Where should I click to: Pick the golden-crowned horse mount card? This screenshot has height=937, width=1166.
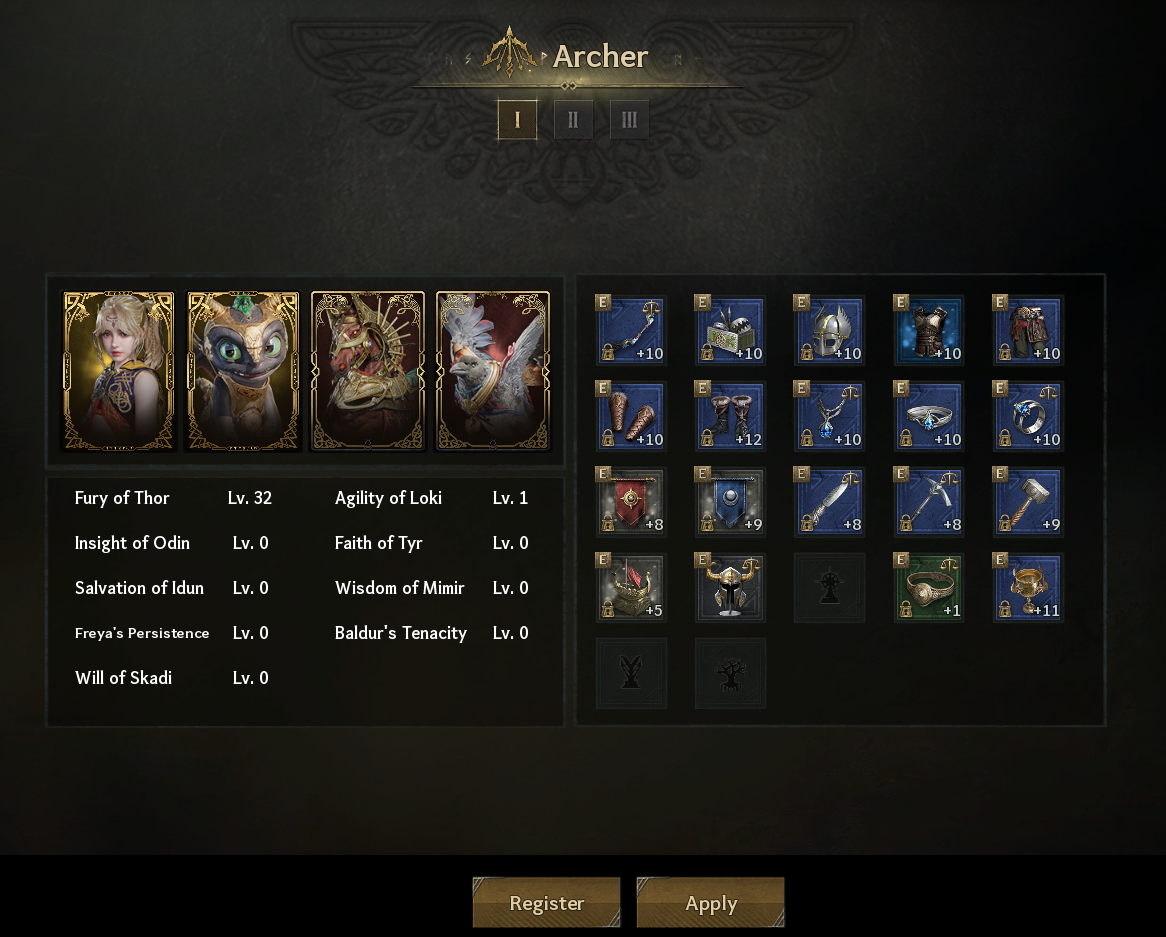tap(368, 371)
